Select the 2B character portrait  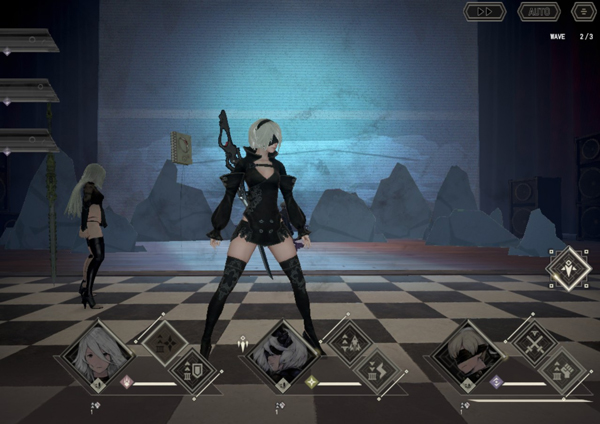282,355
